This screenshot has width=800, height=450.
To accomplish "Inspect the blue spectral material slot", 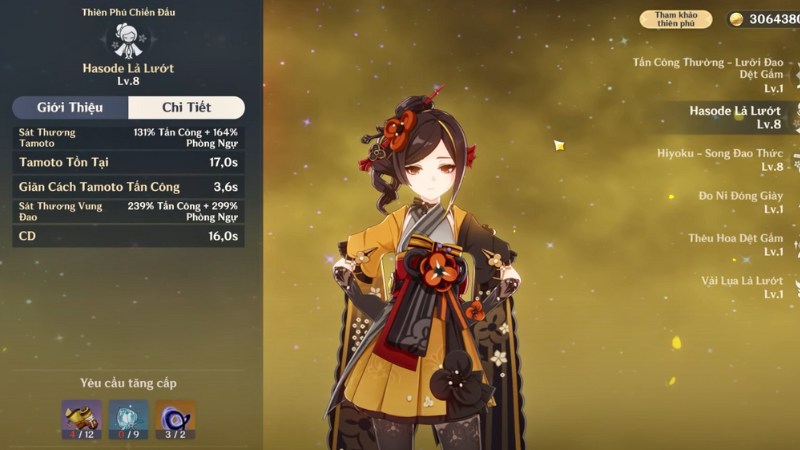I will coord(128,419).
